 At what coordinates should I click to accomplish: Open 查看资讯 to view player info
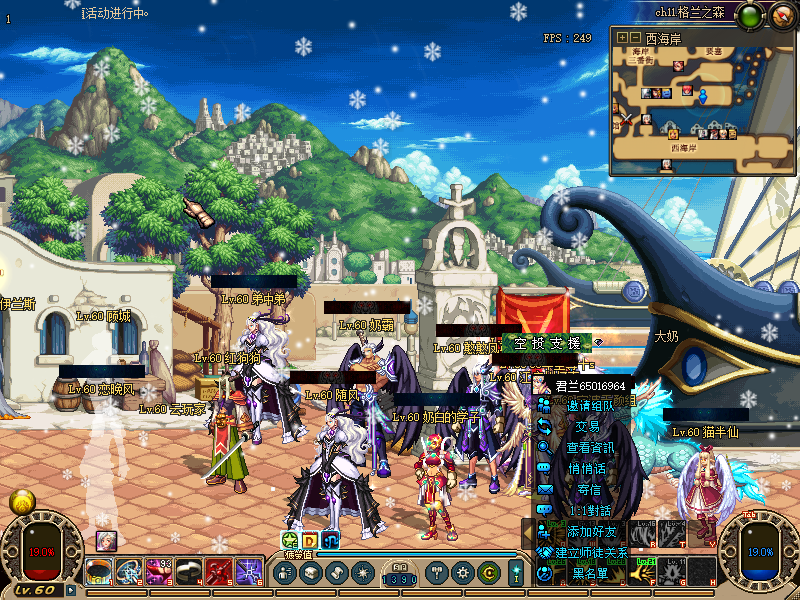(x=591, y=448)
